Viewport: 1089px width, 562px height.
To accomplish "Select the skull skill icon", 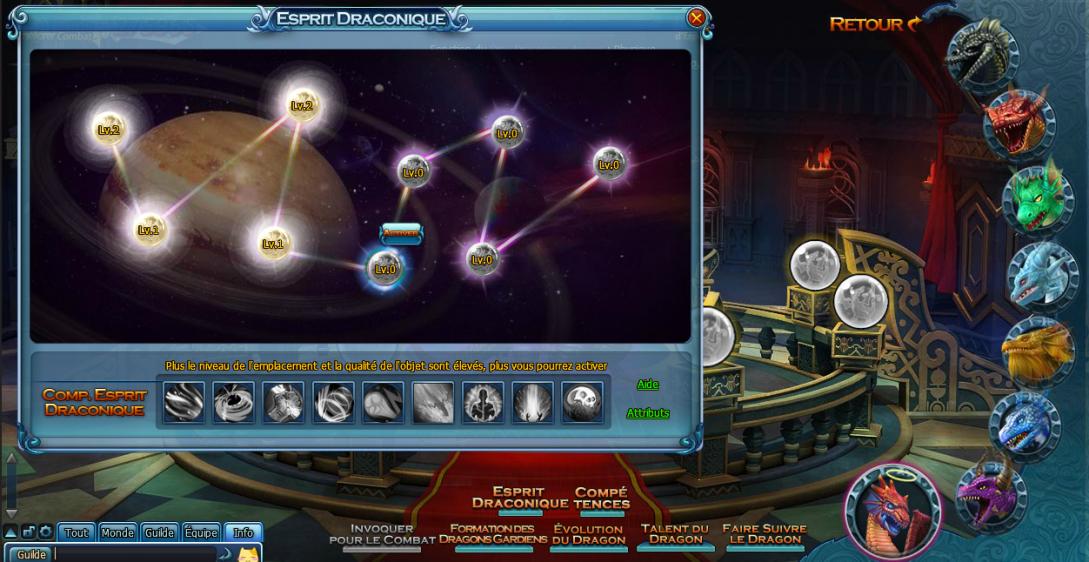I will click(x=582, y=402).
